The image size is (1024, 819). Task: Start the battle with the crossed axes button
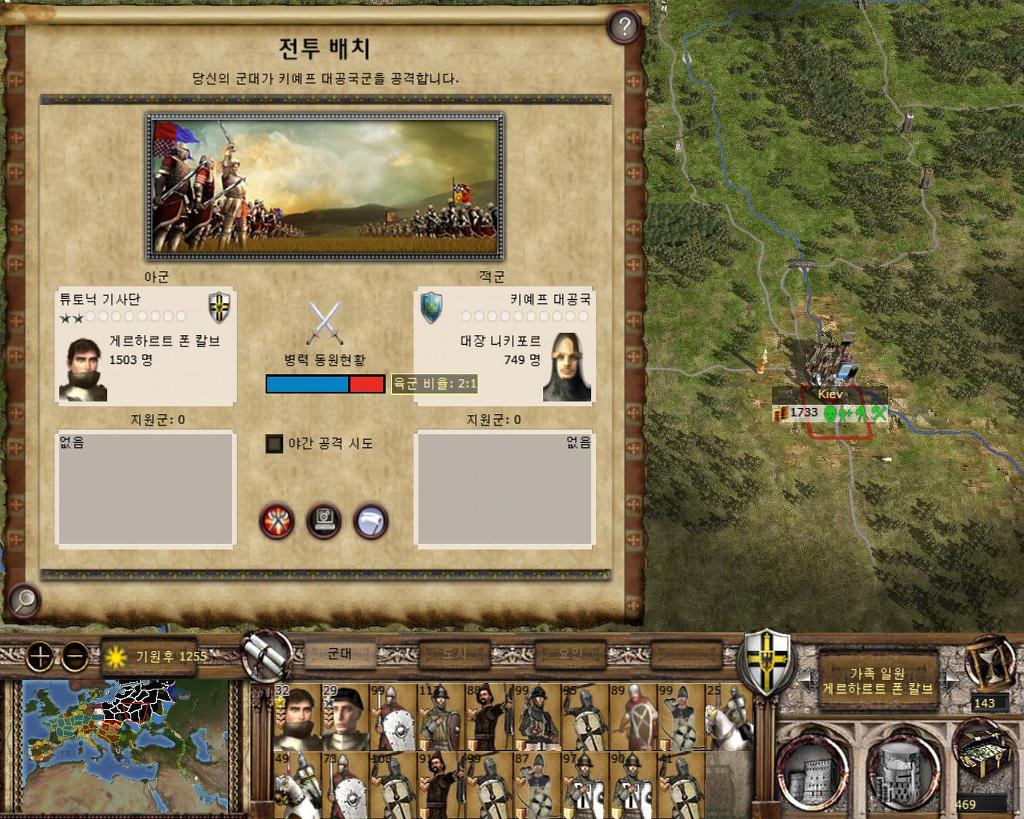[277, 521]
